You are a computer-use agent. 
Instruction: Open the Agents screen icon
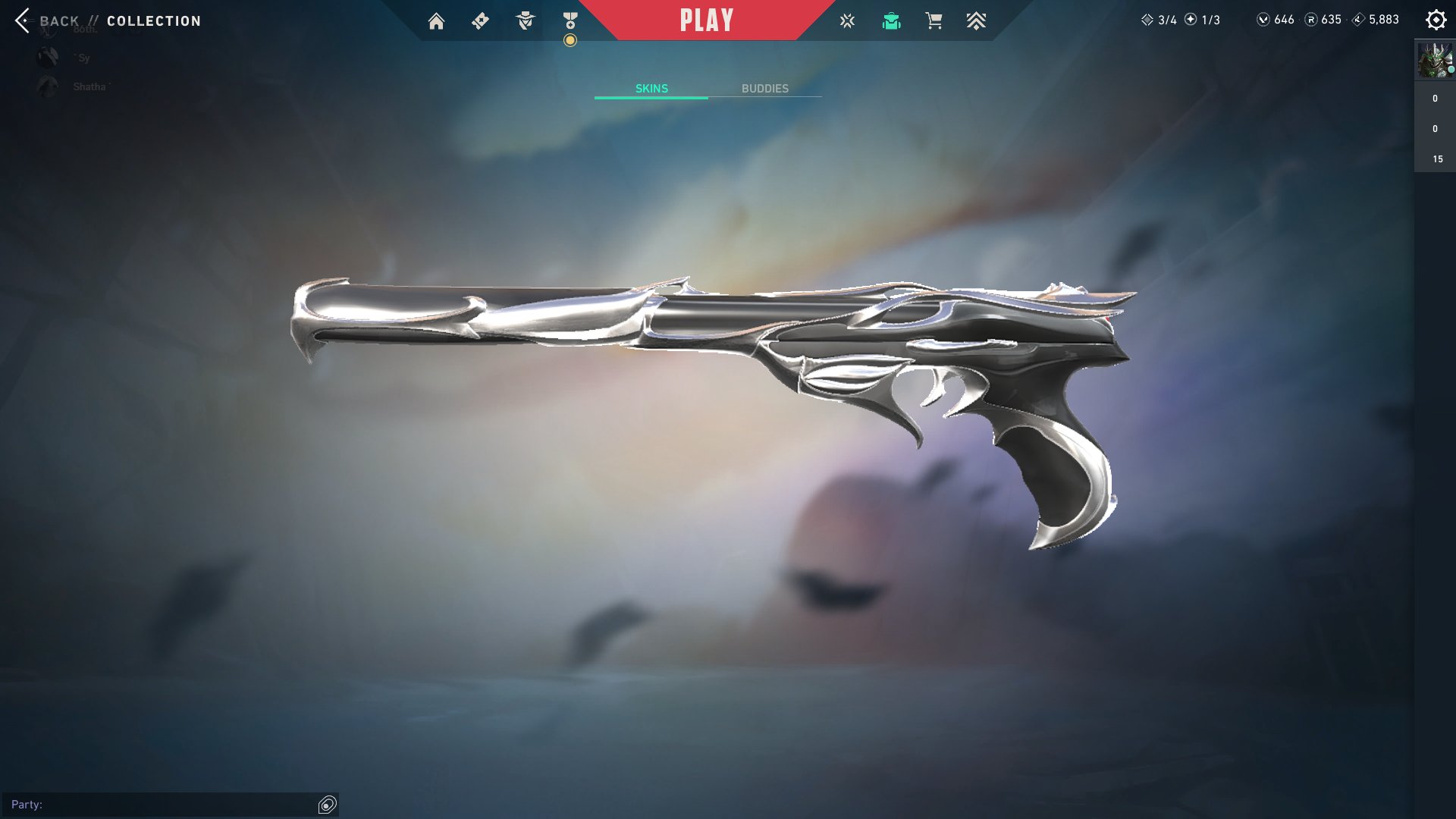(525, 21)
